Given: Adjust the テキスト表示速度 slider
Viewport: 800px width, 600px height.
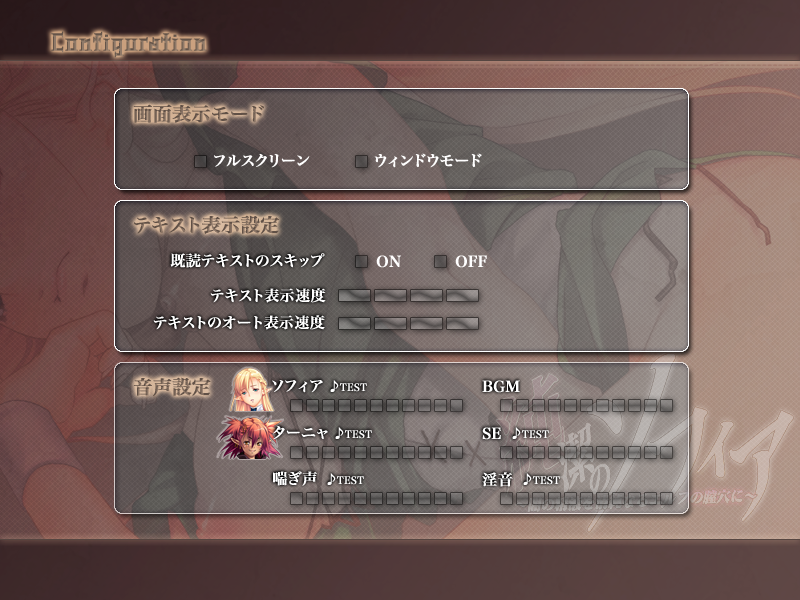Looking at the screenshot, I should 408,296.
